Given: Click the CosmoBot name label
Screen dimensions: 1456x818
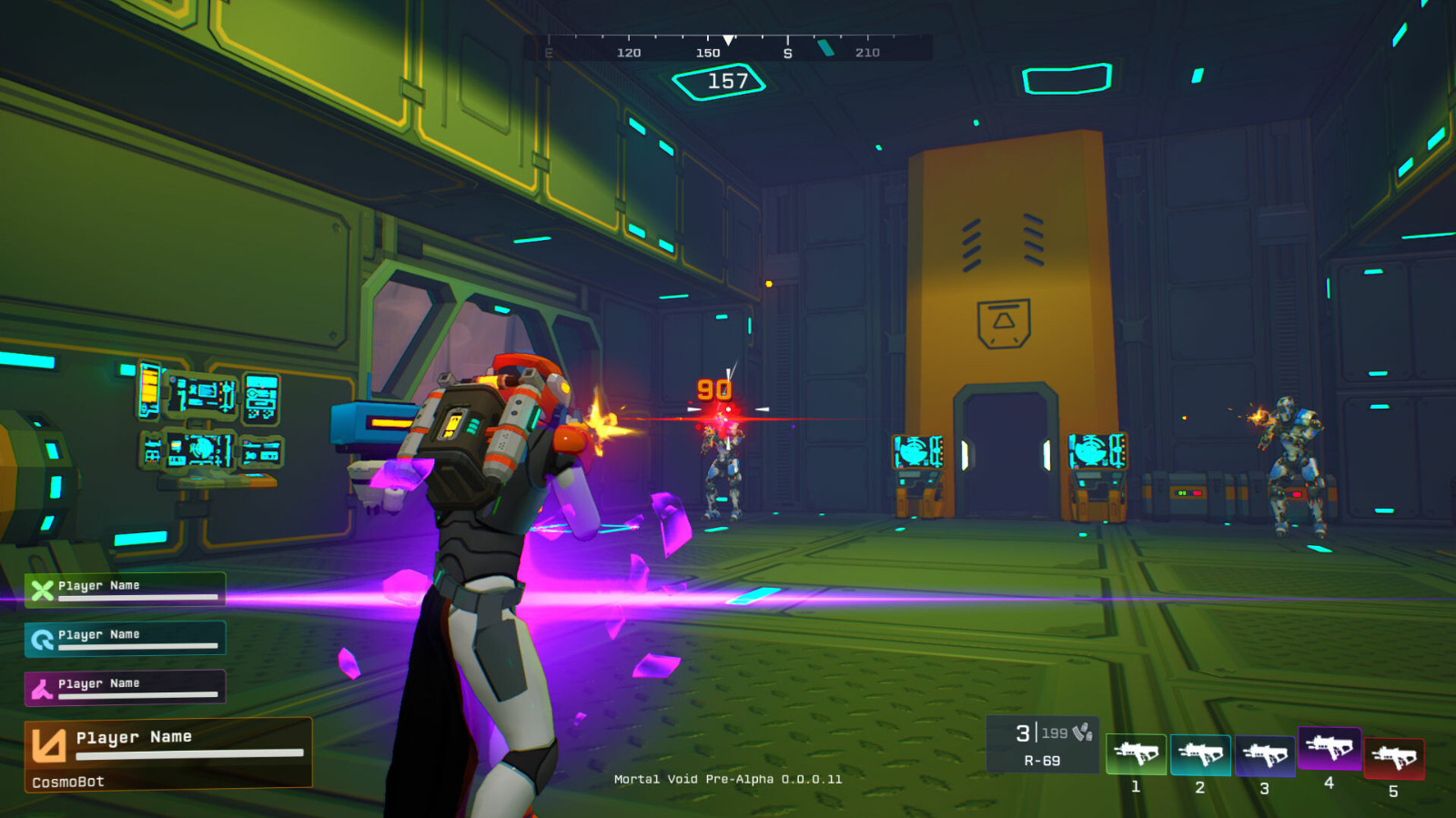Looking at the screenshot, I should [x=66, y=781].
